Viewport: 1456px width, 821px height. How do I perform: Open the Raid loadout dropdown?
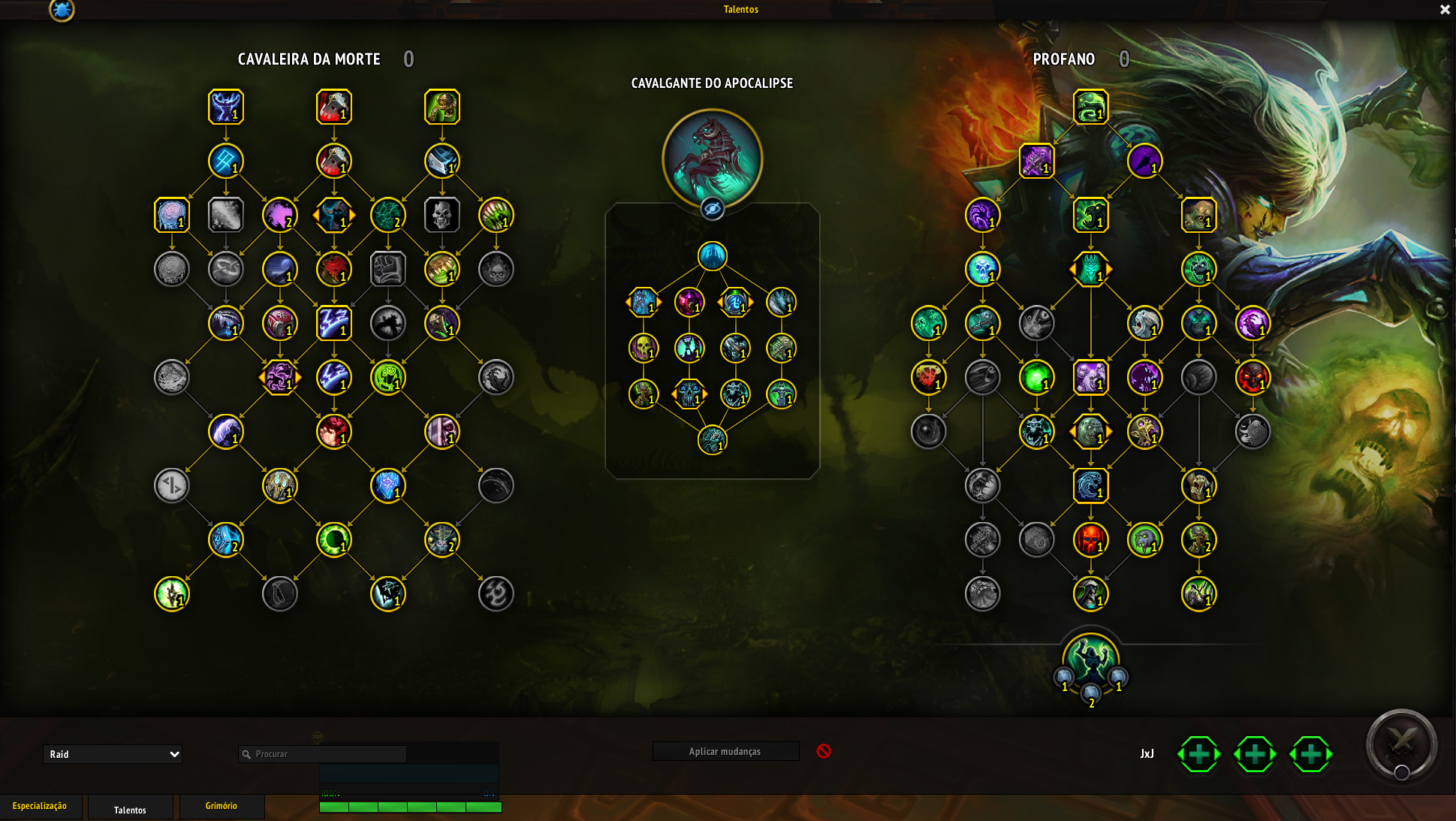click(113, 754)
